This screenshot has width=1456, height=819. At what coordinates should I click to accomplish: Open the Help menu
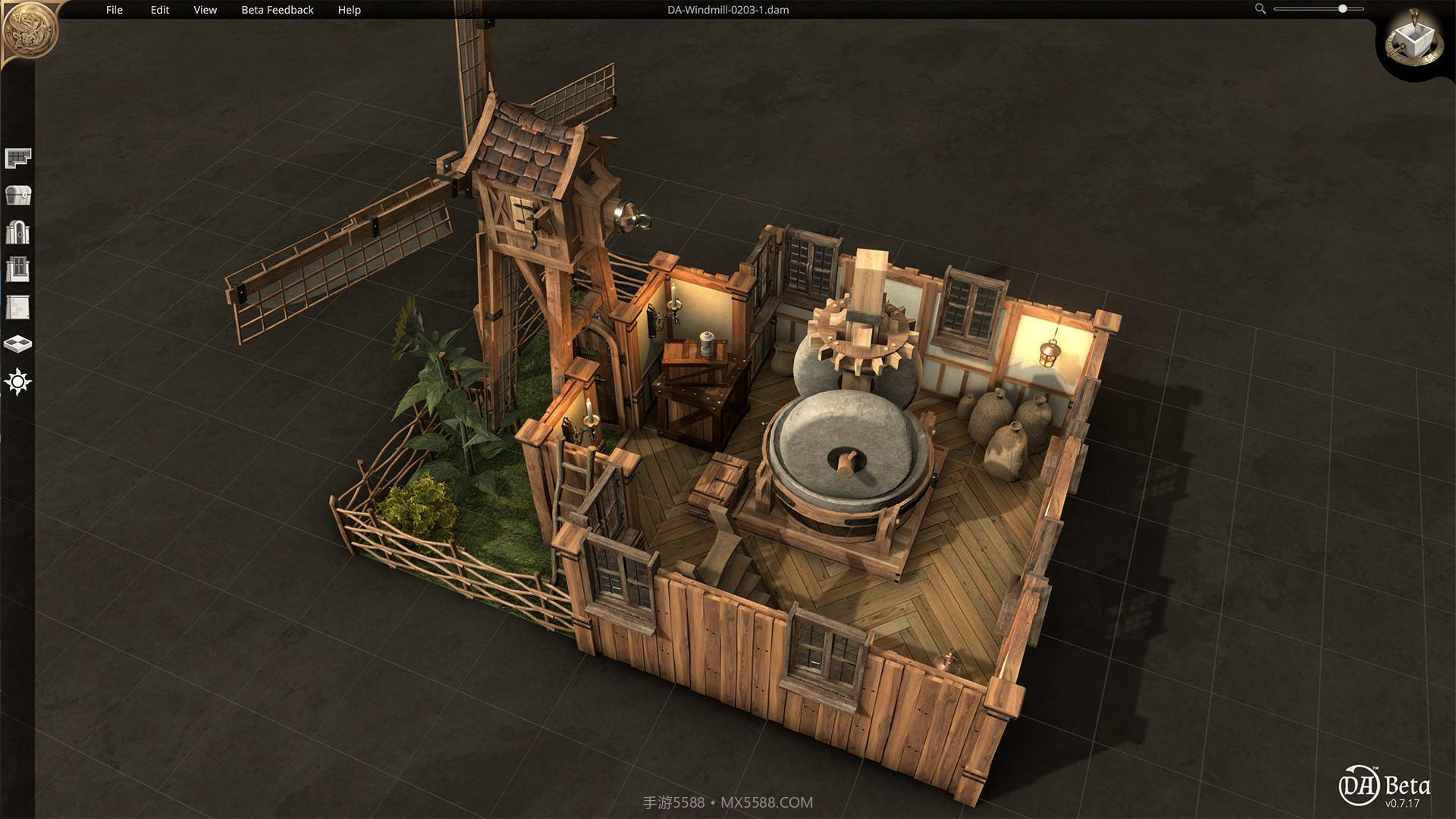350,10
